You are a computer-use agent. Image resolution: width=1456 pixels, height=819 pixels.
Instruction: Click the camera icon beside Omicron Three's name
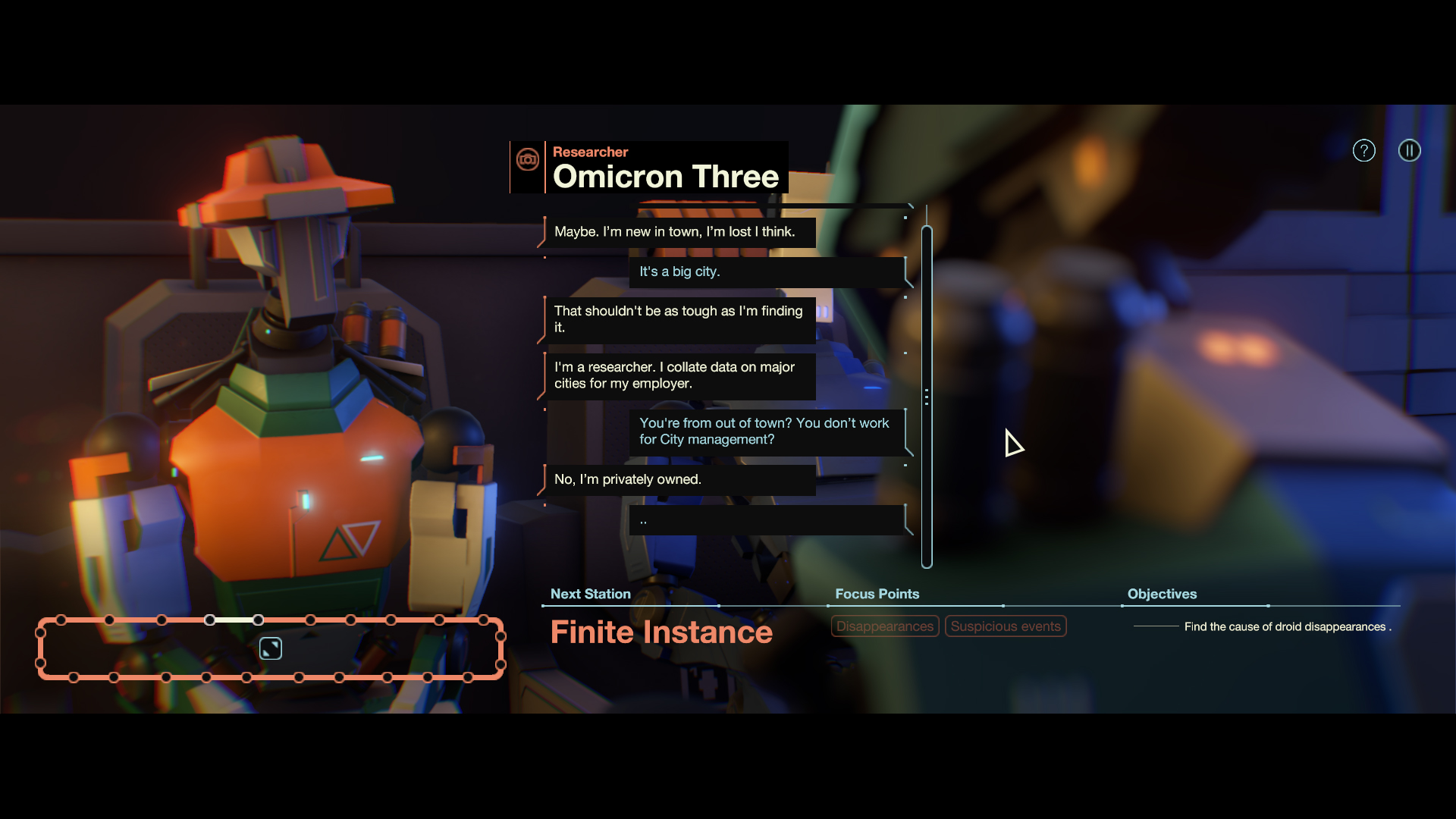528,161
